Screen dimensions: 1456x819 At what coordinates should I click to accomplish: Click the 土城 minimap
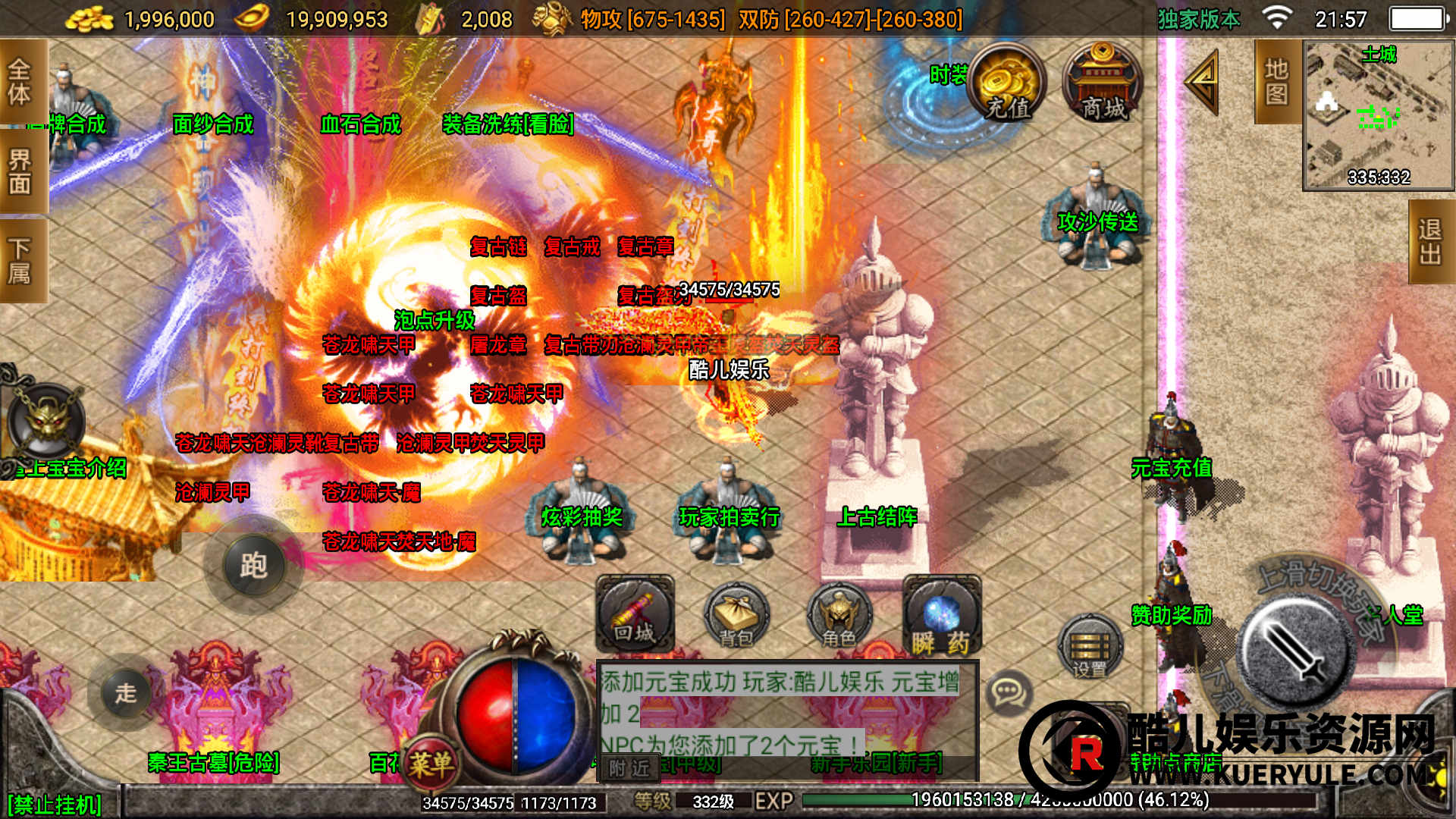(1378, 114)
